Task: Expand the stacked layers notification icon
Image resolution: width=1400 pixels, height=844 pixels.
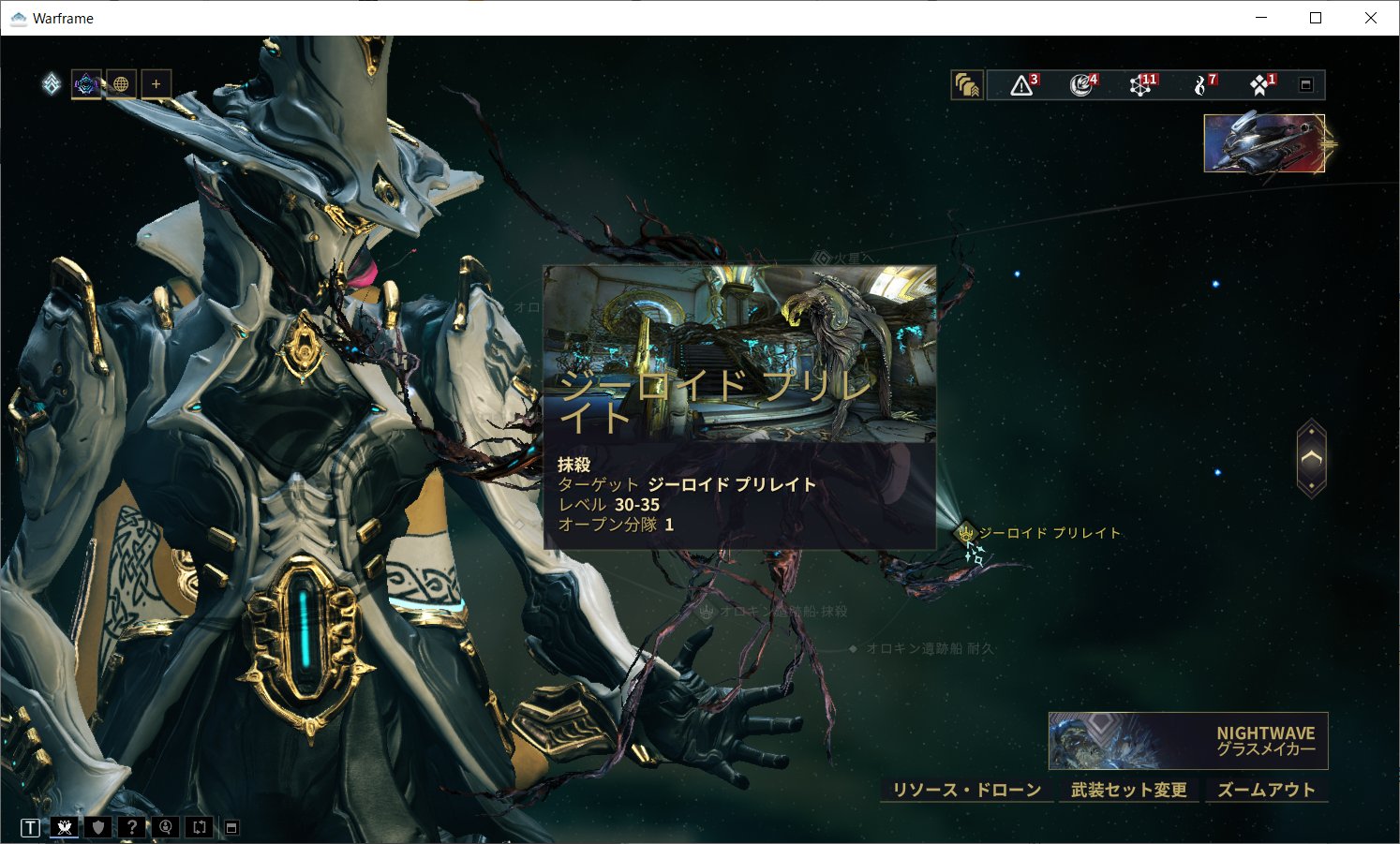Action: pos(967,83)
